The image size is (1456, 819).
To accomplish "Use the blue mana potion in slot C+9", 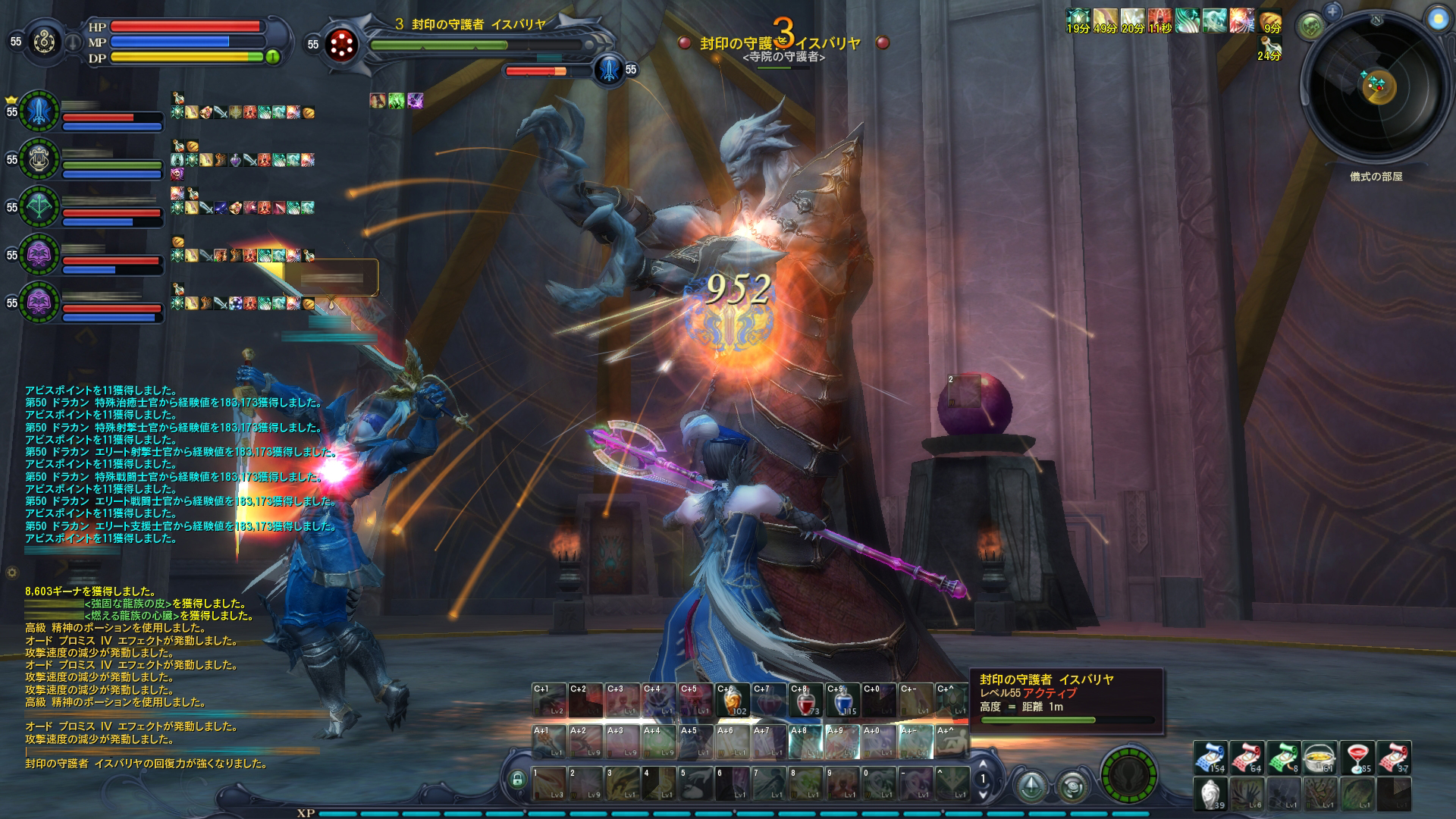I will [x=842, y=701].
